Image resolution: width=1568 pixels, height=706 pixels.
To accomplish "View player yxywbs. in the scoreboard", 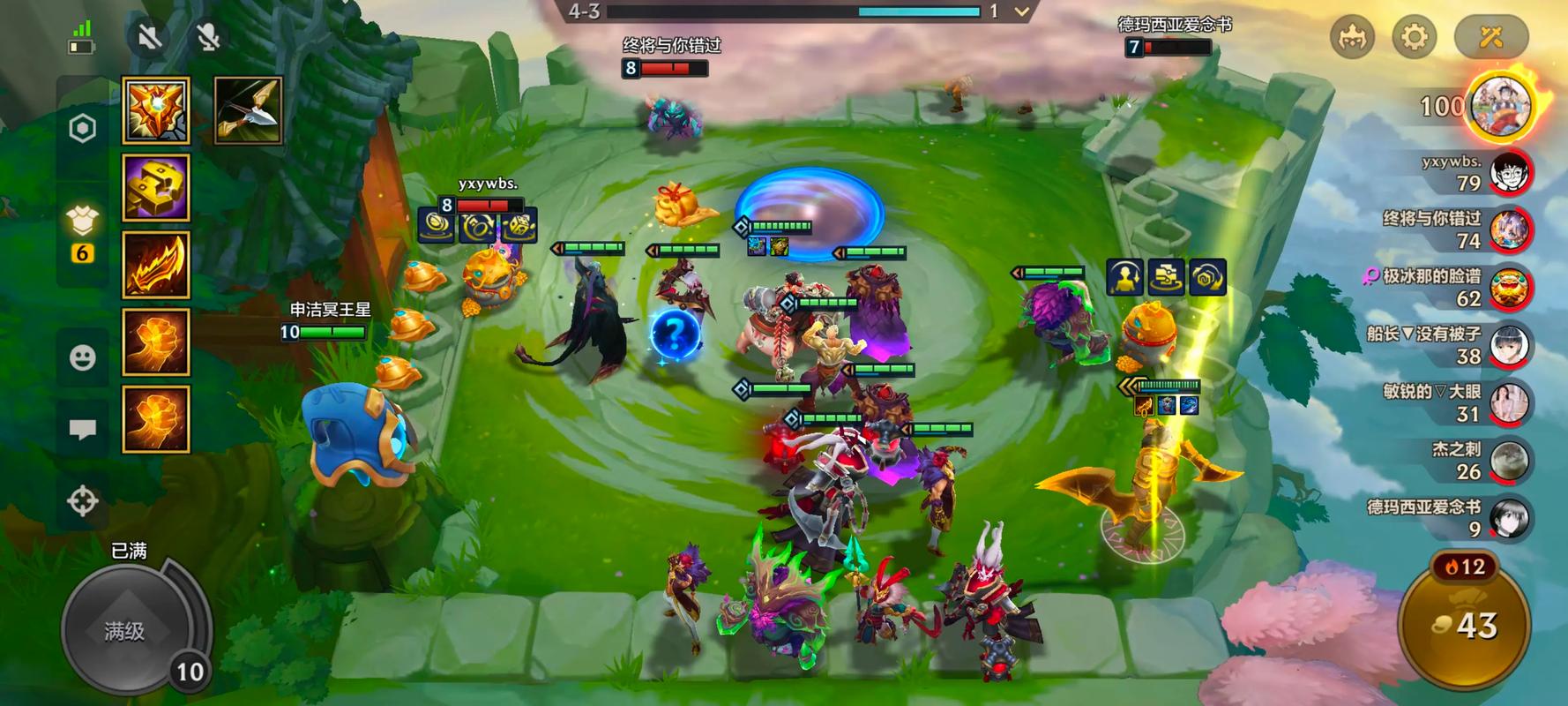I will 1510,173.
